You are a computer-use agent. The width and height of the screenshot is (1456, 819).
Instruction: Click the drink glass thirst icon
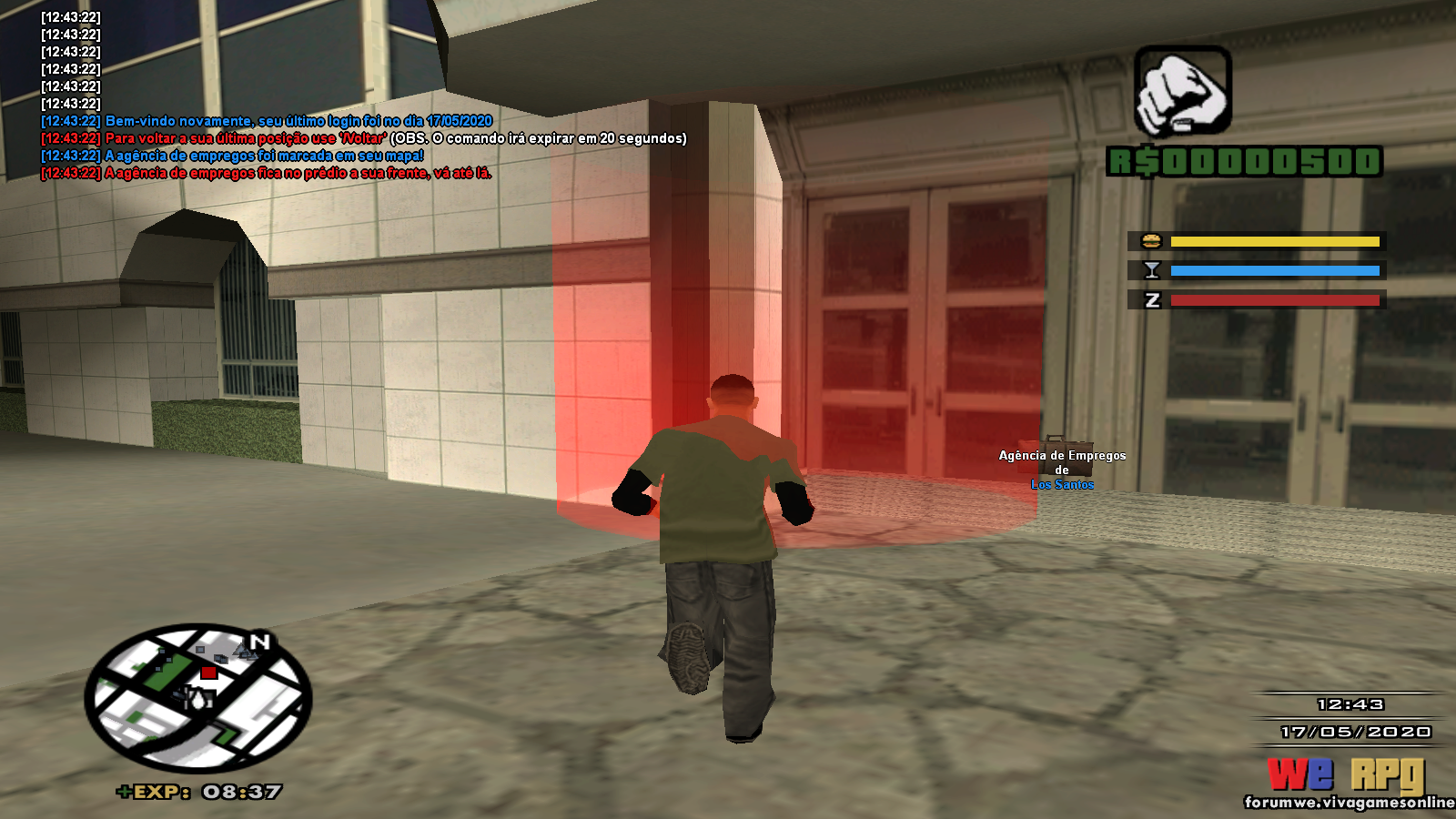[x=1153, y=269]
